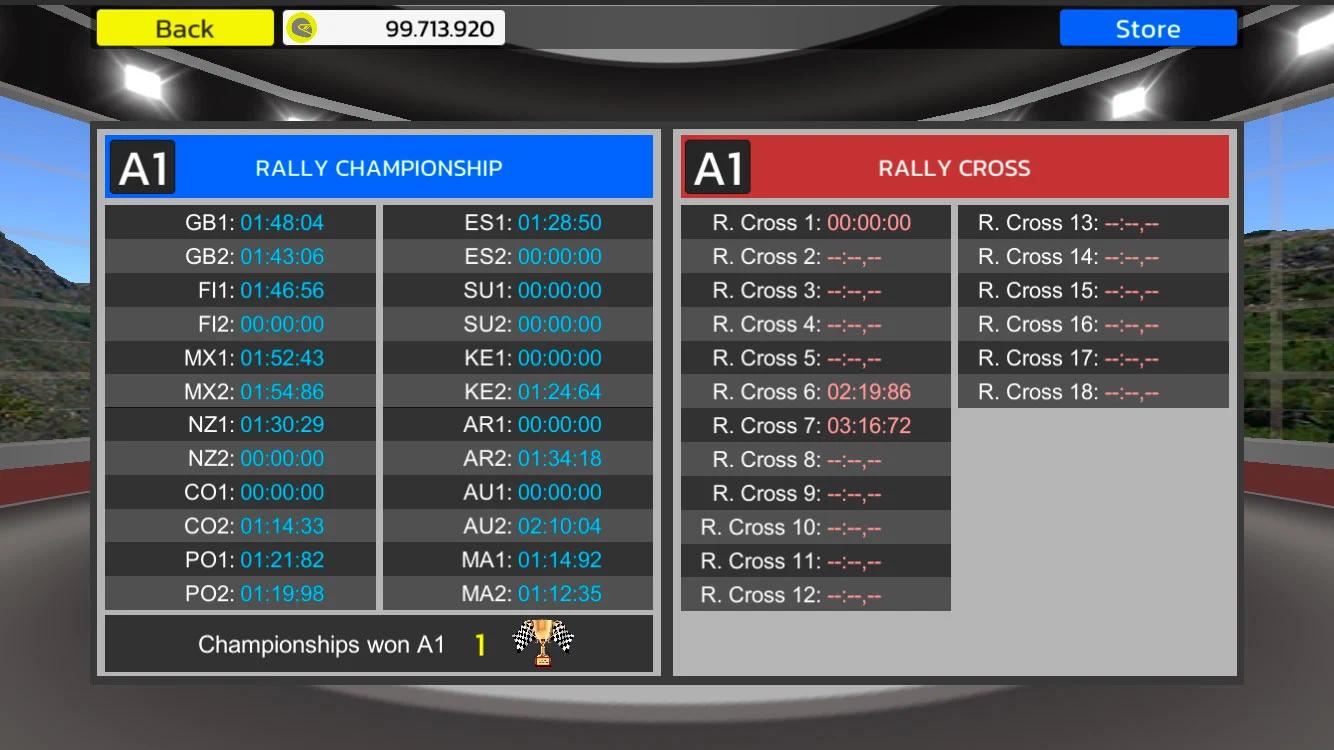Select the R. Cross 1 race entry
Image resolution: width=1334 pixels, height=750 pixels.
(x=815, y=222)
